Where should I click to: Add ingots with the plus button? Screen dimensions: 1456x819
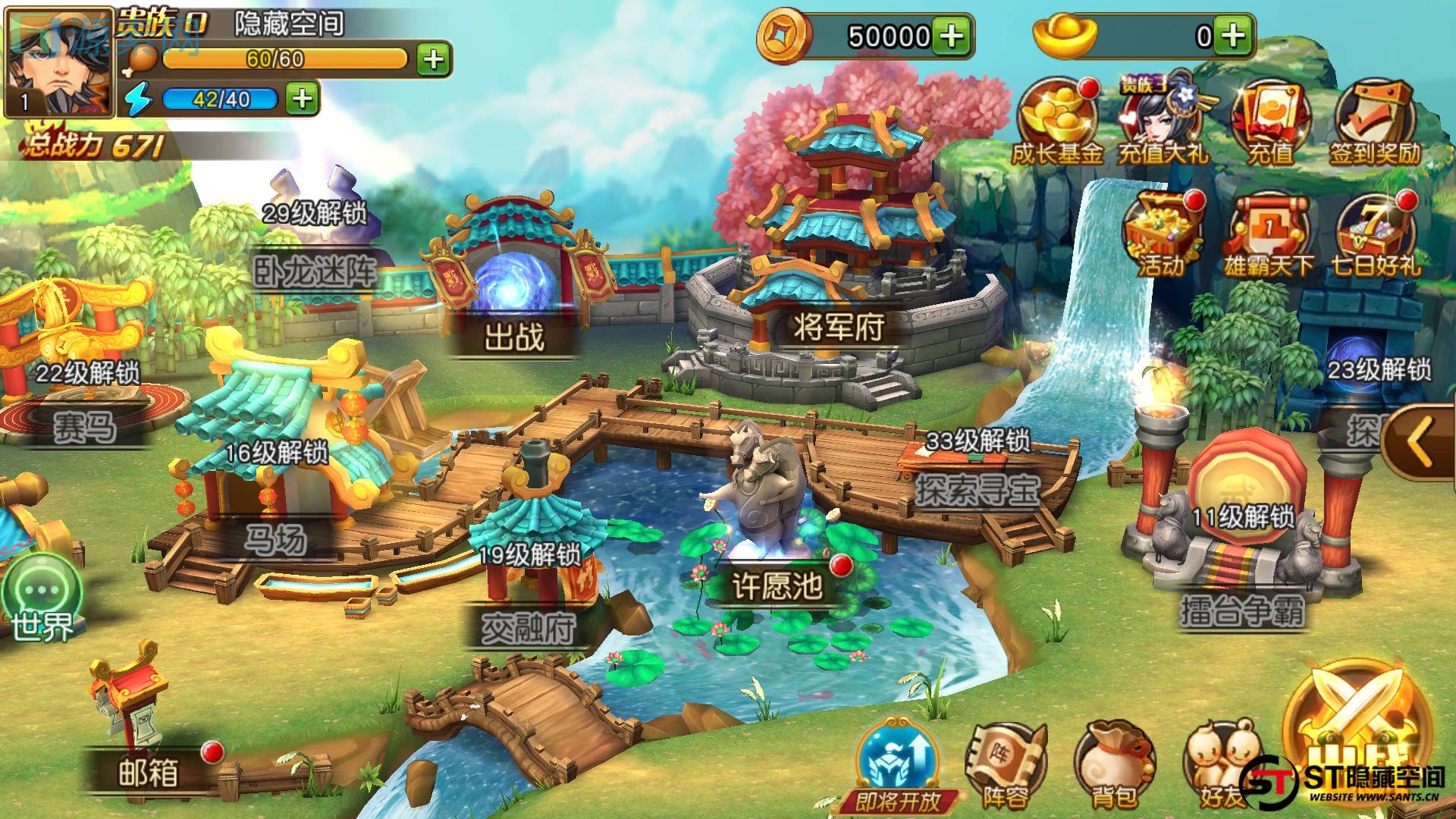[1234, 36]
